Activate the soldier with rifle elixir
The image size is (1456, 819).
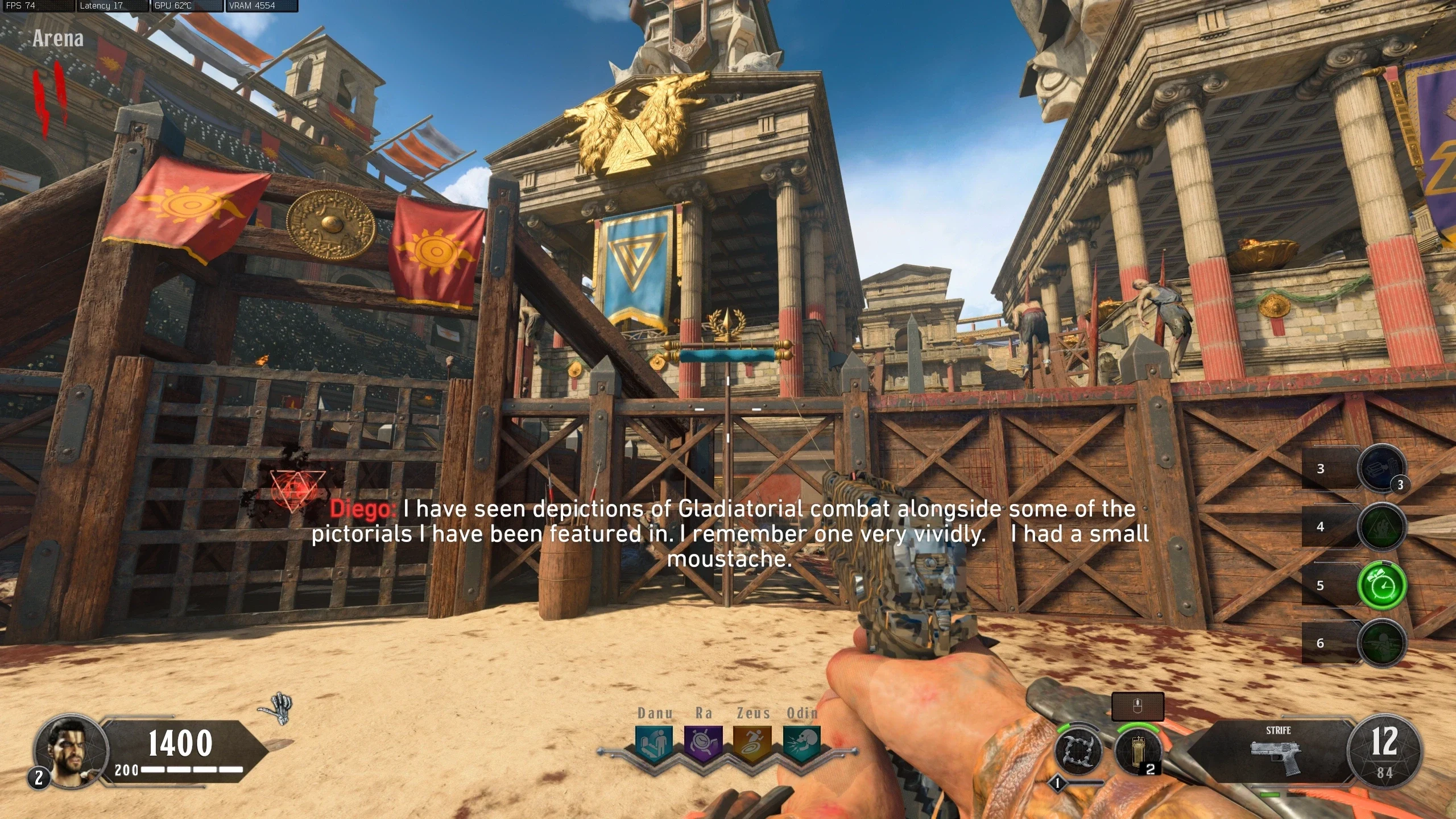[x=1381, y=643]
